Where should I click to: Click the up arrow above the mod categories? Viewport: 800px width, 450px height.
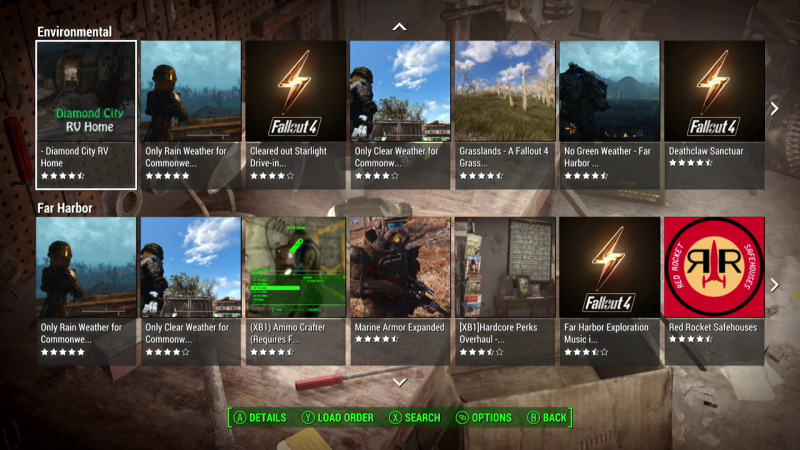click(400, 26)
